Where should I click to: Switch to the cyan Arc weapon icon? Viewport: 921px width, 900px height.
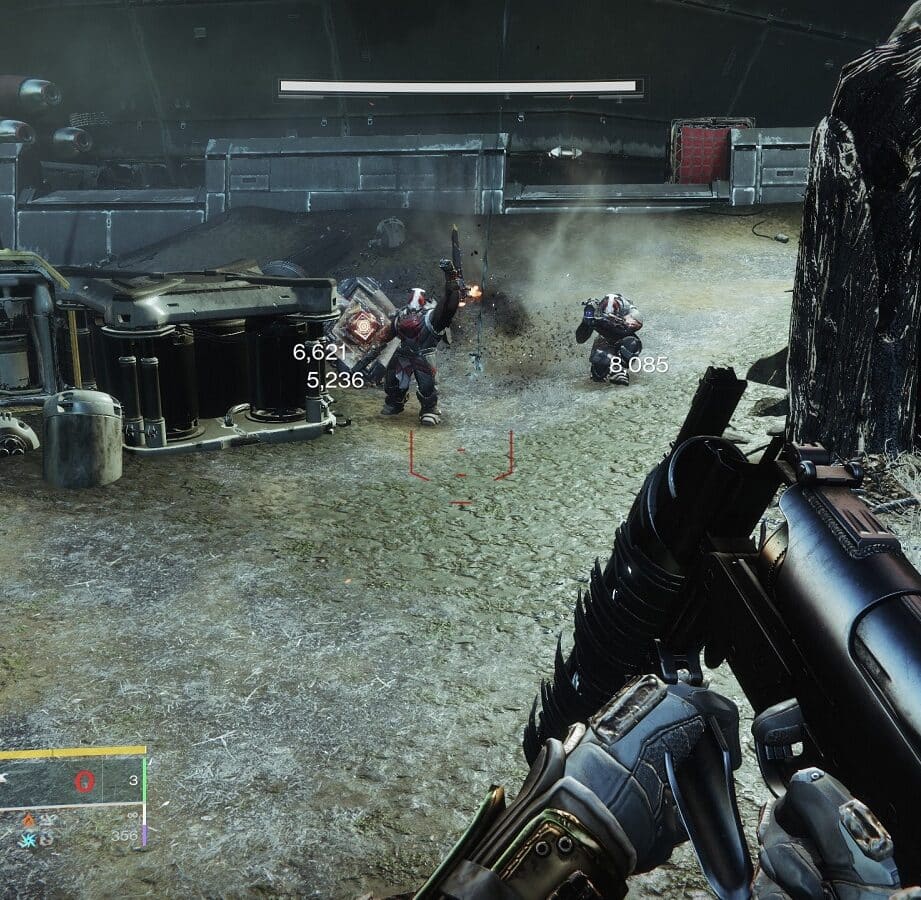27,838
